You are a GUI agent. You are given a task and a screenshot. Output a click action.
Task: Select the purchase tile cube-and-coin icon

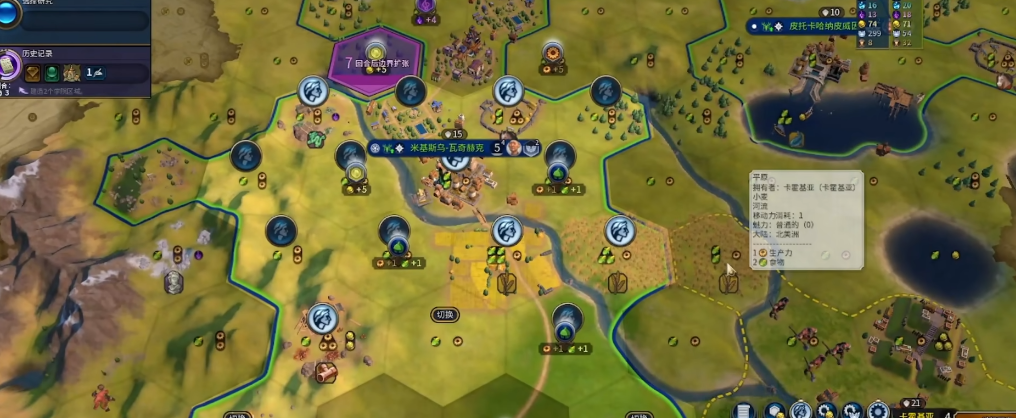click(x=773, y=410)
